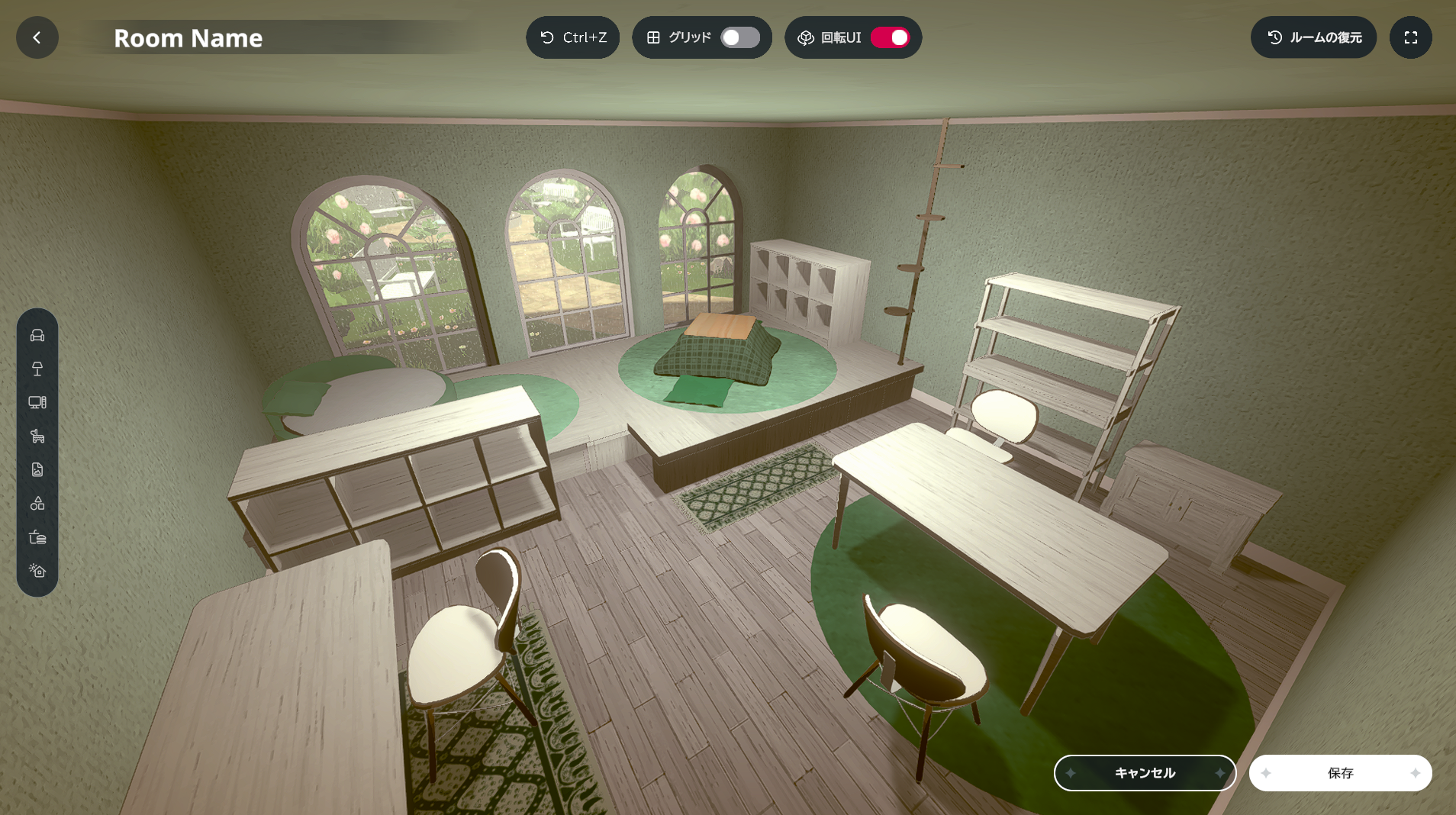Undo the last action (Ctrl+Z button)
Screen dimensions: 1456x815
point(572,37)
